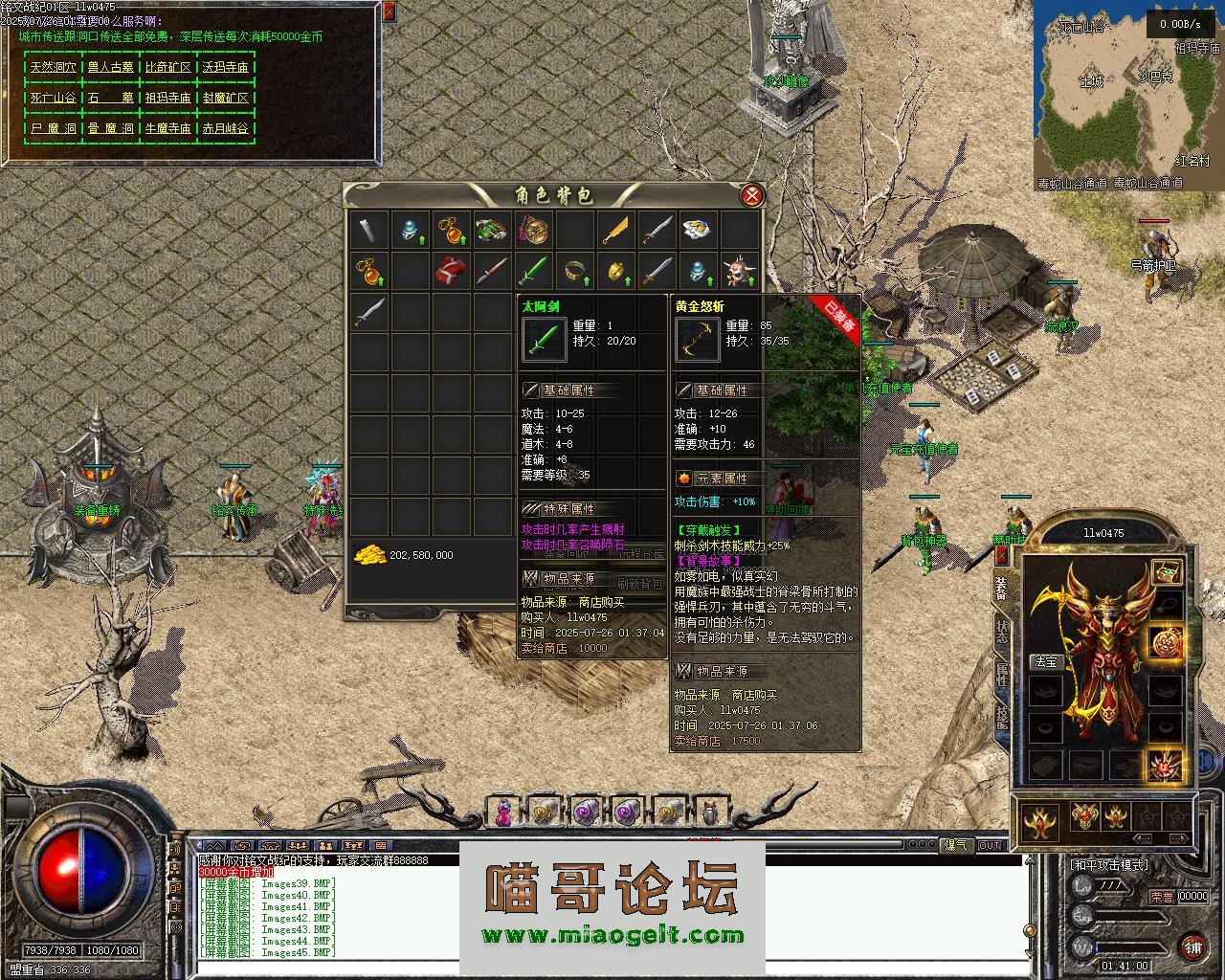1225x980 pixels.
Task: Choose the 比奇矿区 teleport link
Action: click(x=167, y=68)
